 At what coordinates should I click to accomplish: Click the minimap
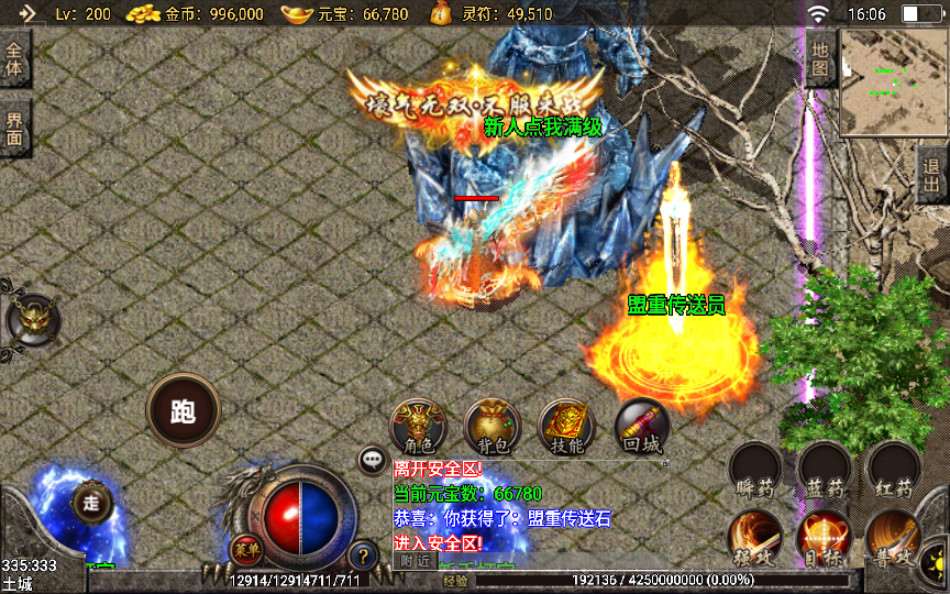893,82
